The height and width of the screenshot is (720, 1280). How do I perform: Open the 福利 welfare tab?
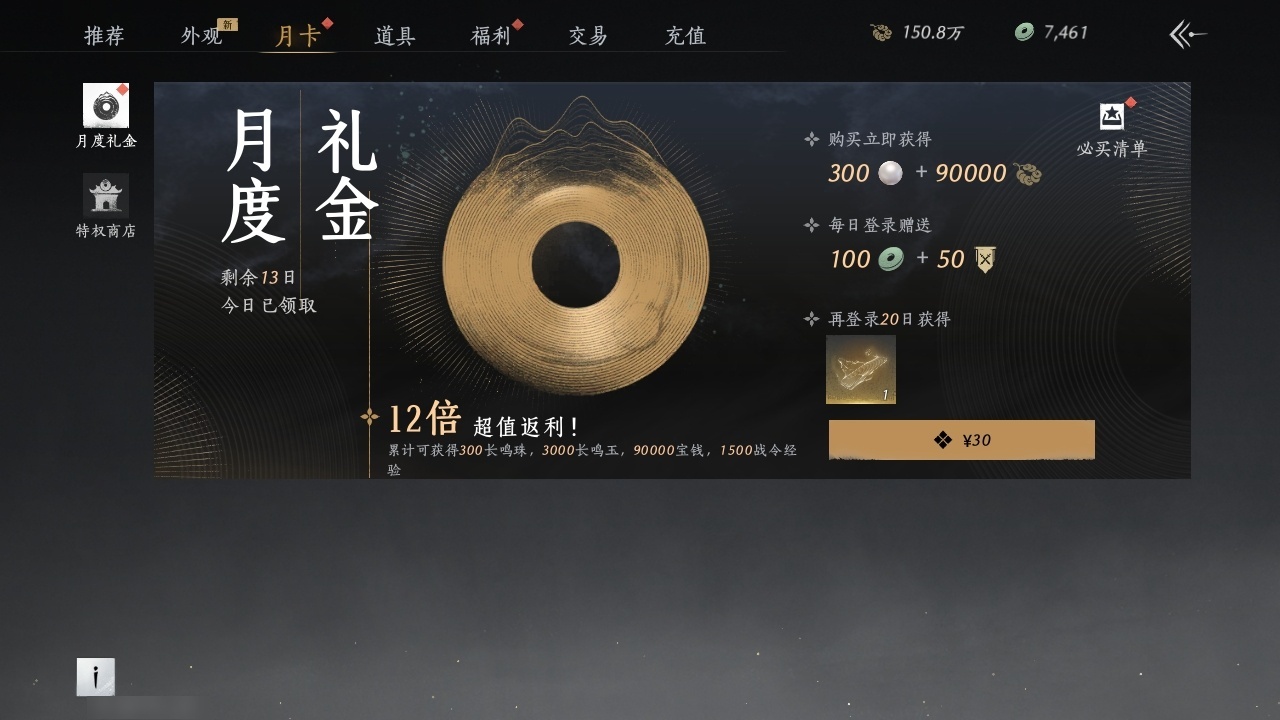coord(491,36)
